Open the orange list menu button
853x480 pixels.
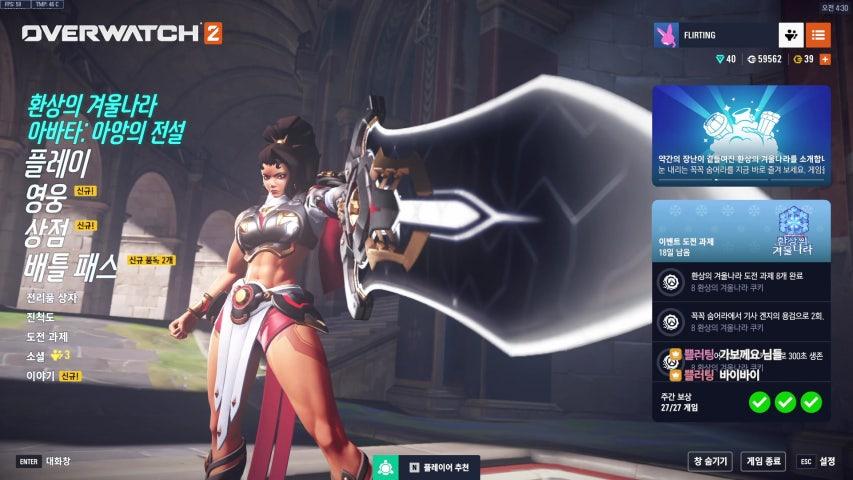click(x=818, y=35)
